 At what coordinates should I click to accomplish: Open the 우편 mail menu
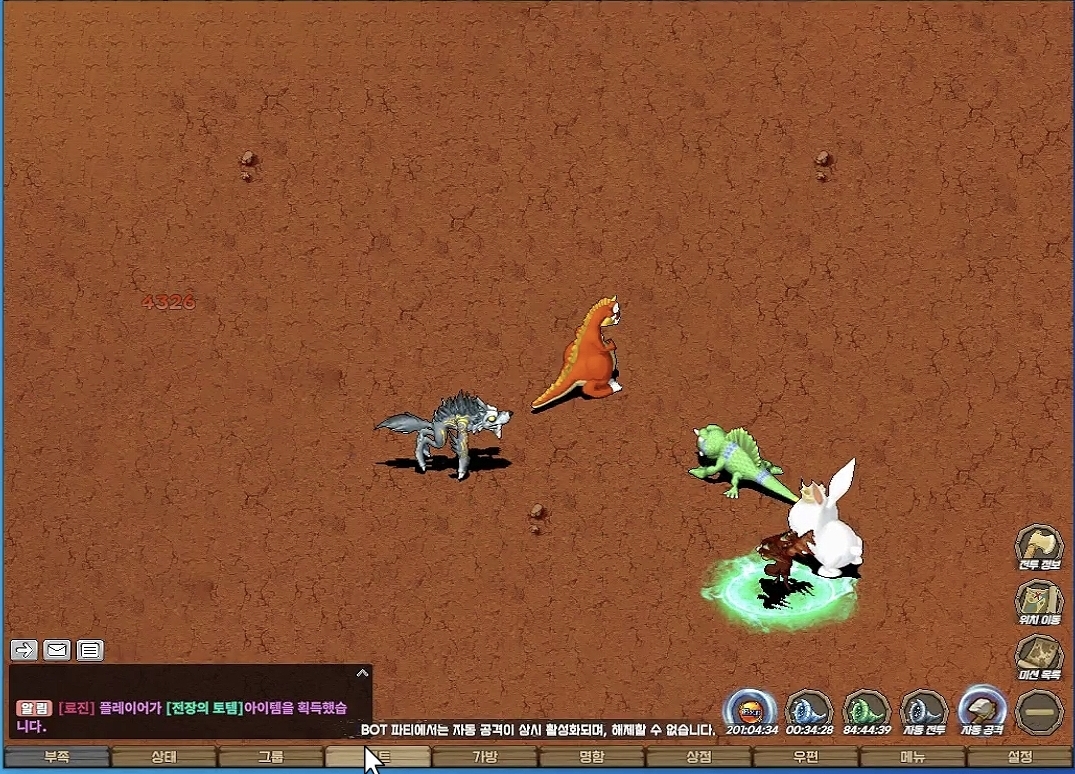806,757
